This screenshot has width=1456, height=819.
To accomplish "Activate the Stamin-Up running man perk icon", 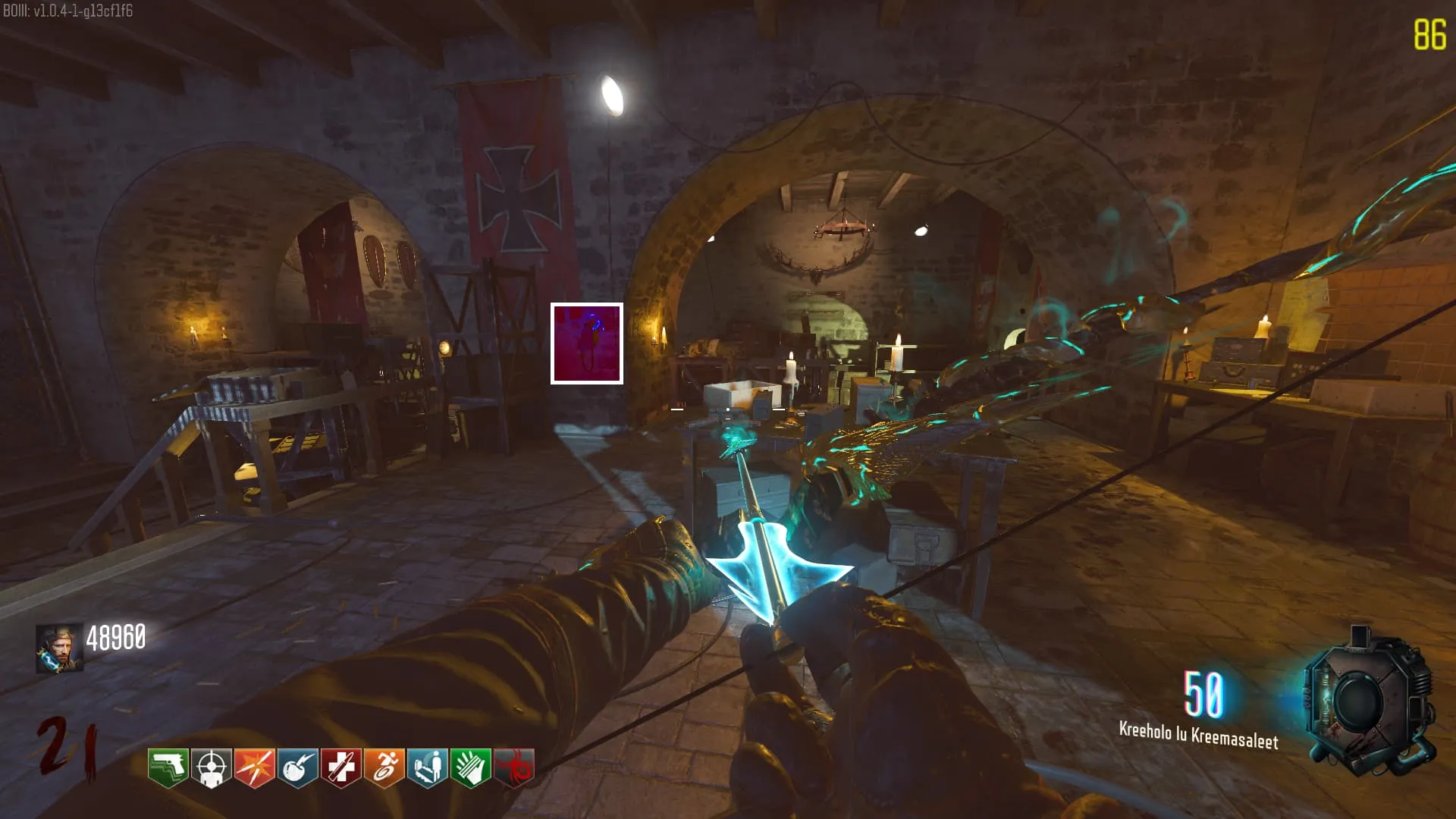I will (x=384, y=767).
